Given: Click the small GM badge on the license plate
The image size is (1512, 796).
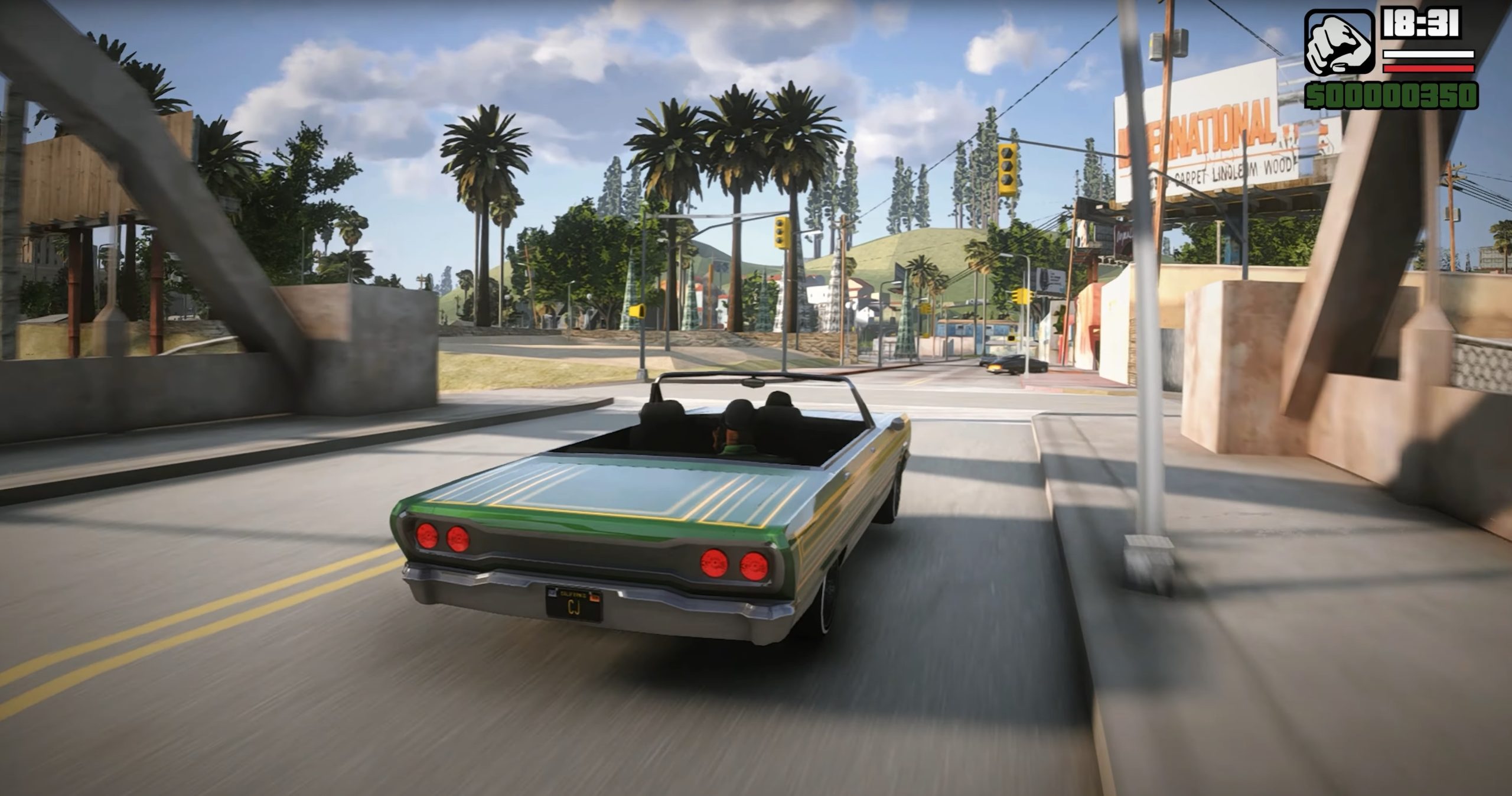Looking at the screenshot, I should coord(552,592).
